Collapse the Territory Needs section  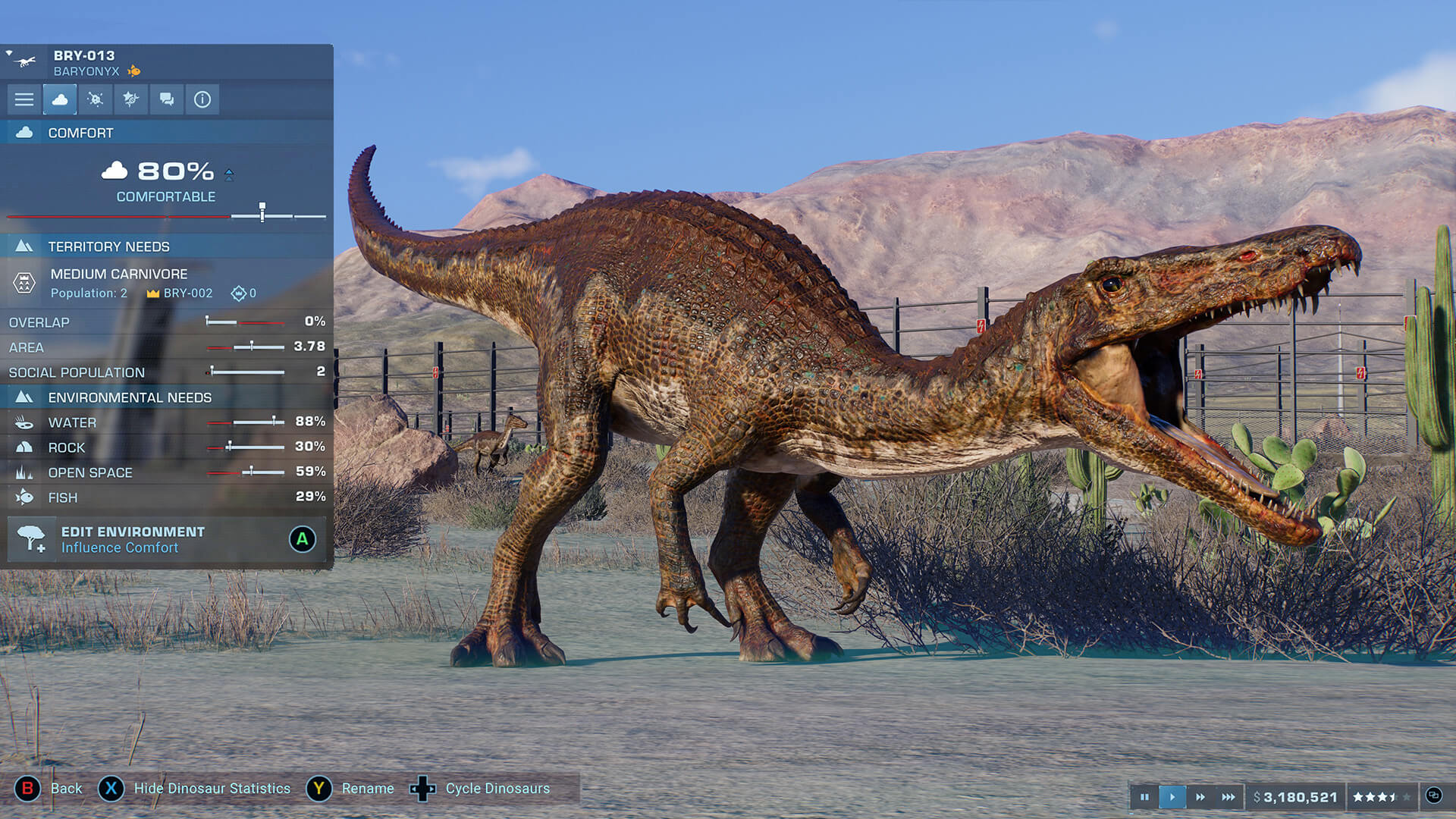[25, 246]
